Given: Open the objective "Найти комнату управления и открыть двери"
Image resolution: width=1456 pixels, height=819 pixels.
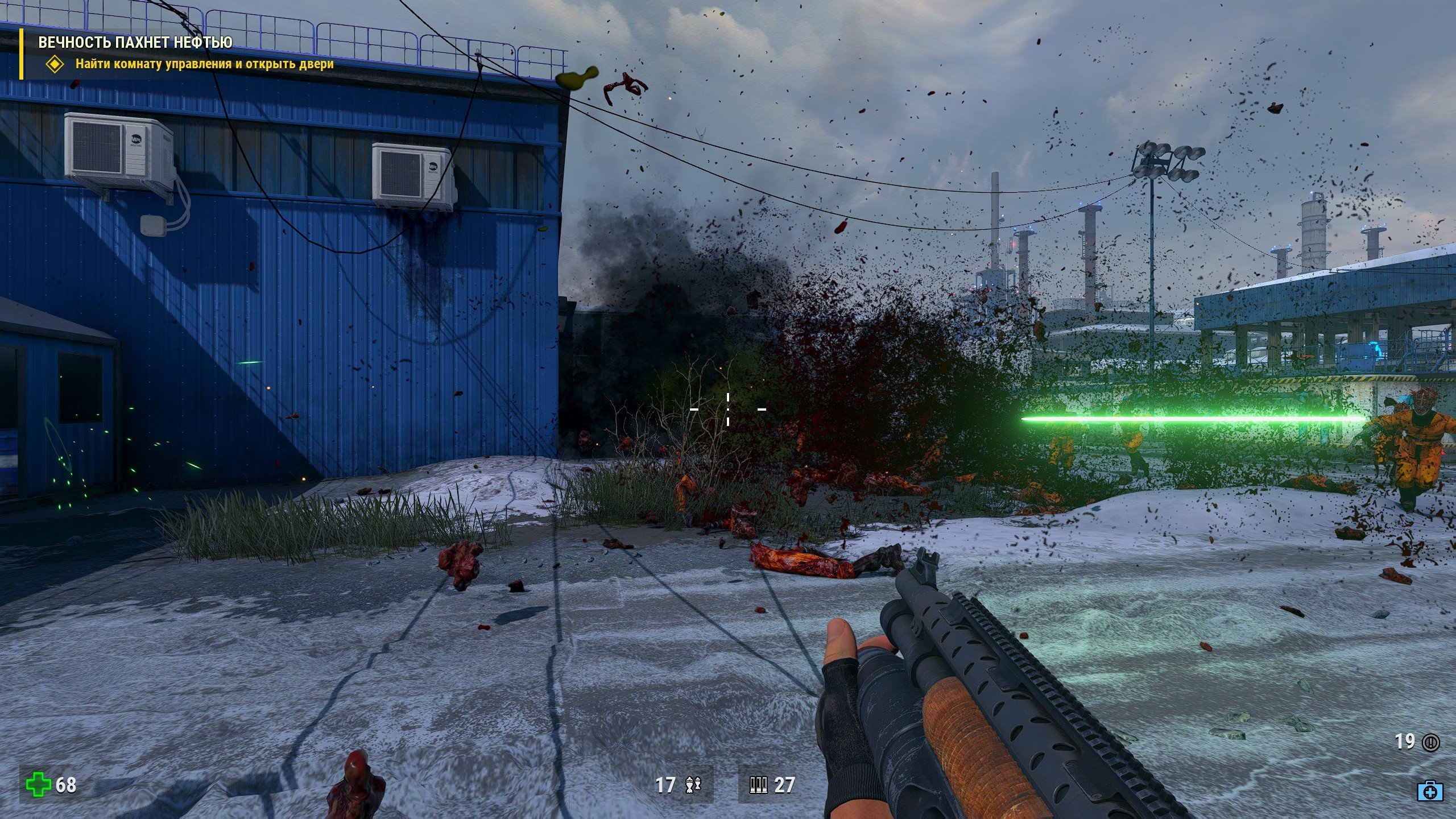Looking at the screenshot, I should pos(204,64).
